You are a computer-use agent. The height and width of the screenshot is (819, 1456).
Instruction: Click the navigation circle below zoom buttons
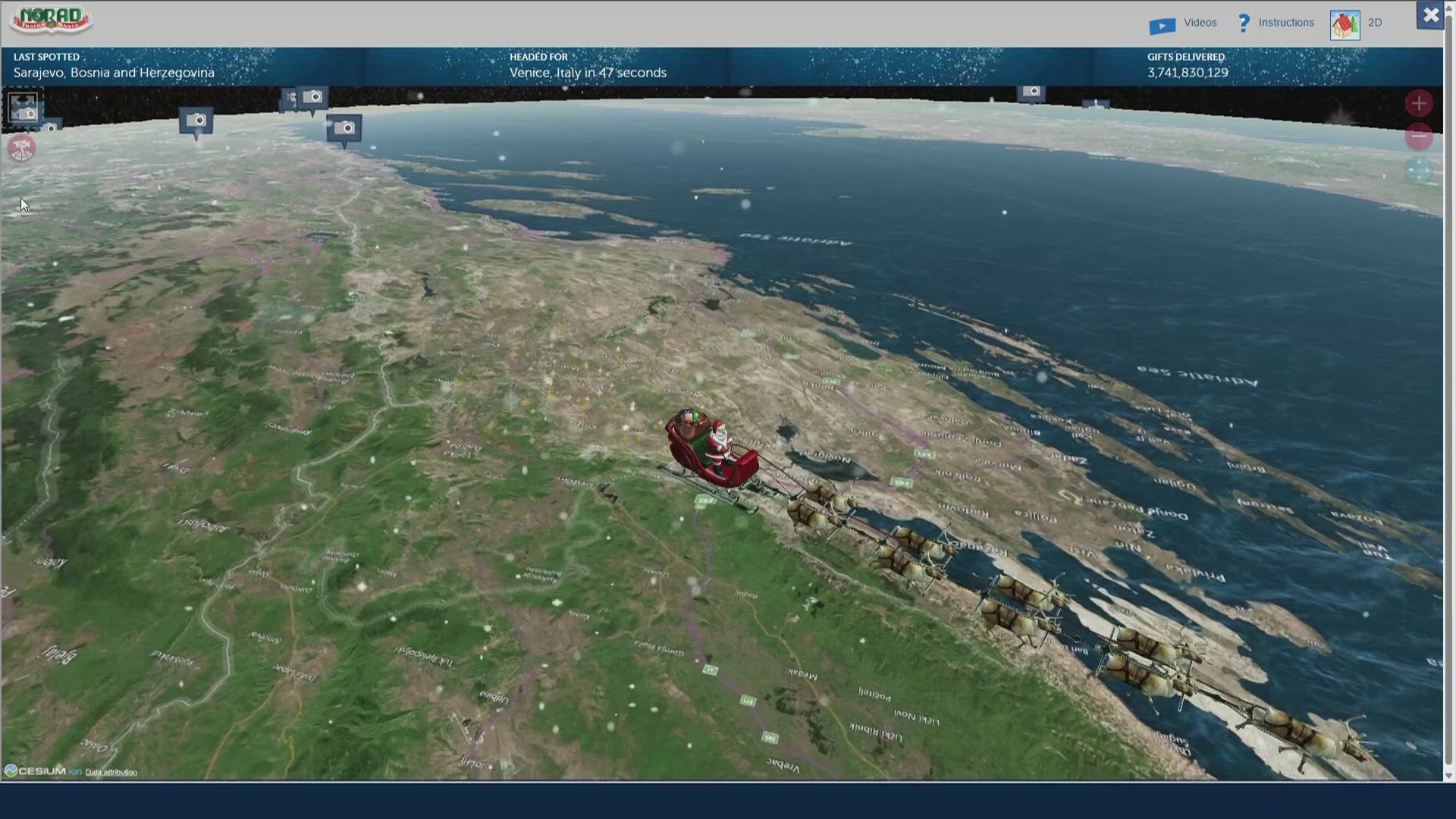point(1419,171)
